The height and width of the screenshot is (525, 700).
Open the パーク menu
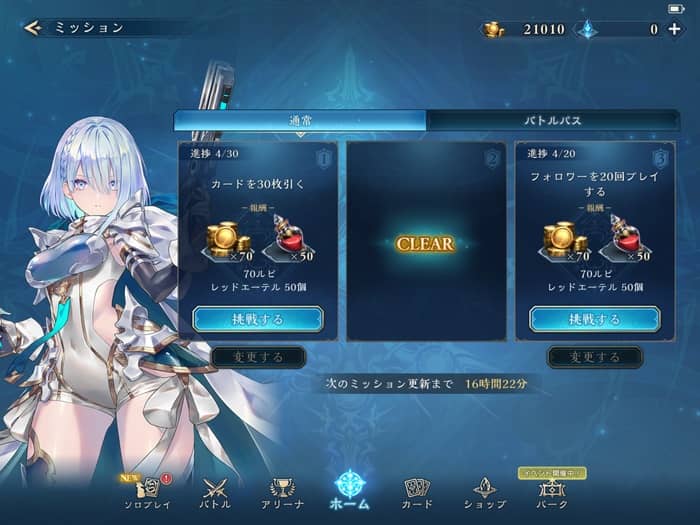click(x=551, y=491)
